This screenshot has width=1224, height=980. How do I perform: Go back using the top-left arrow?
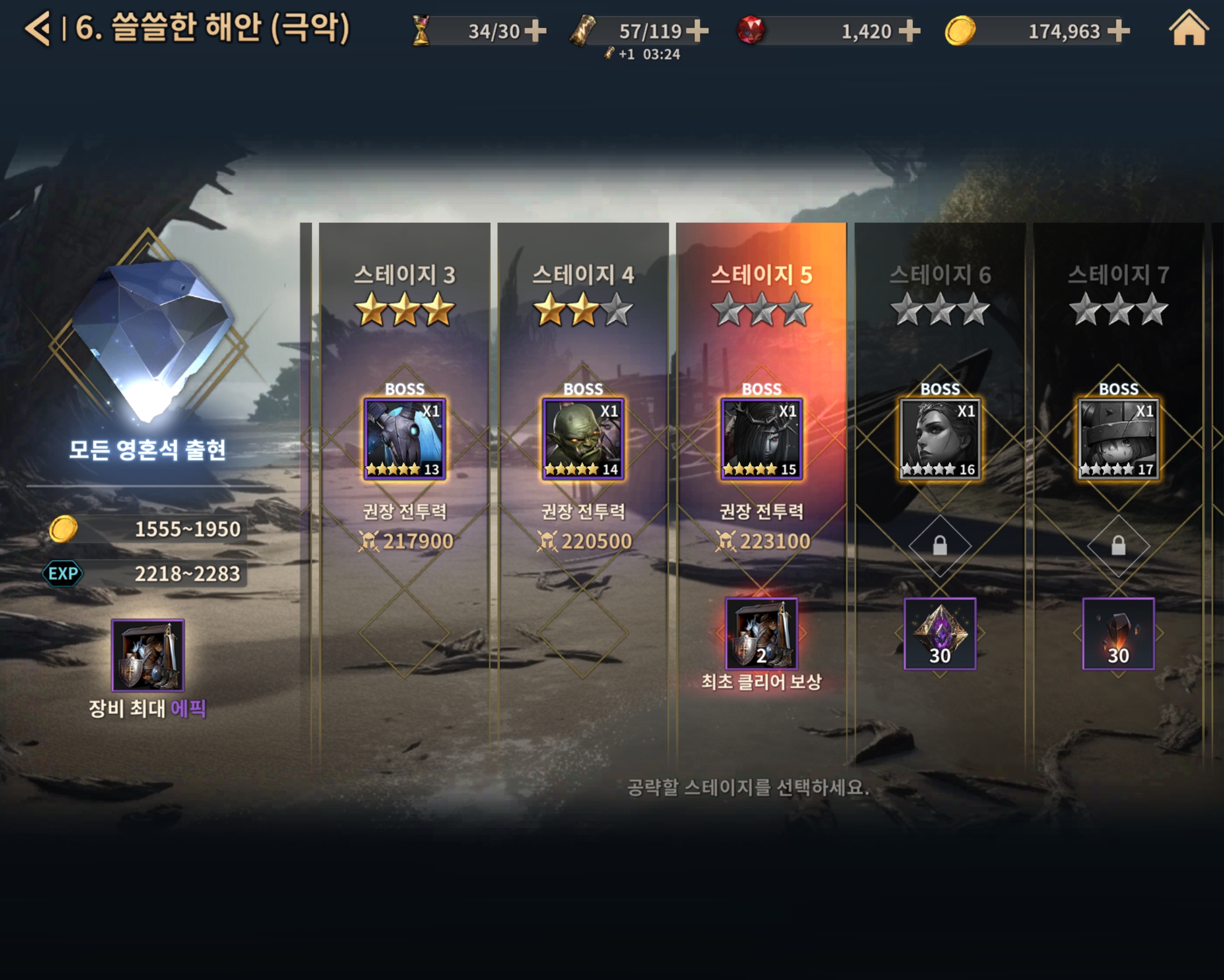click(x=38, y=28)
